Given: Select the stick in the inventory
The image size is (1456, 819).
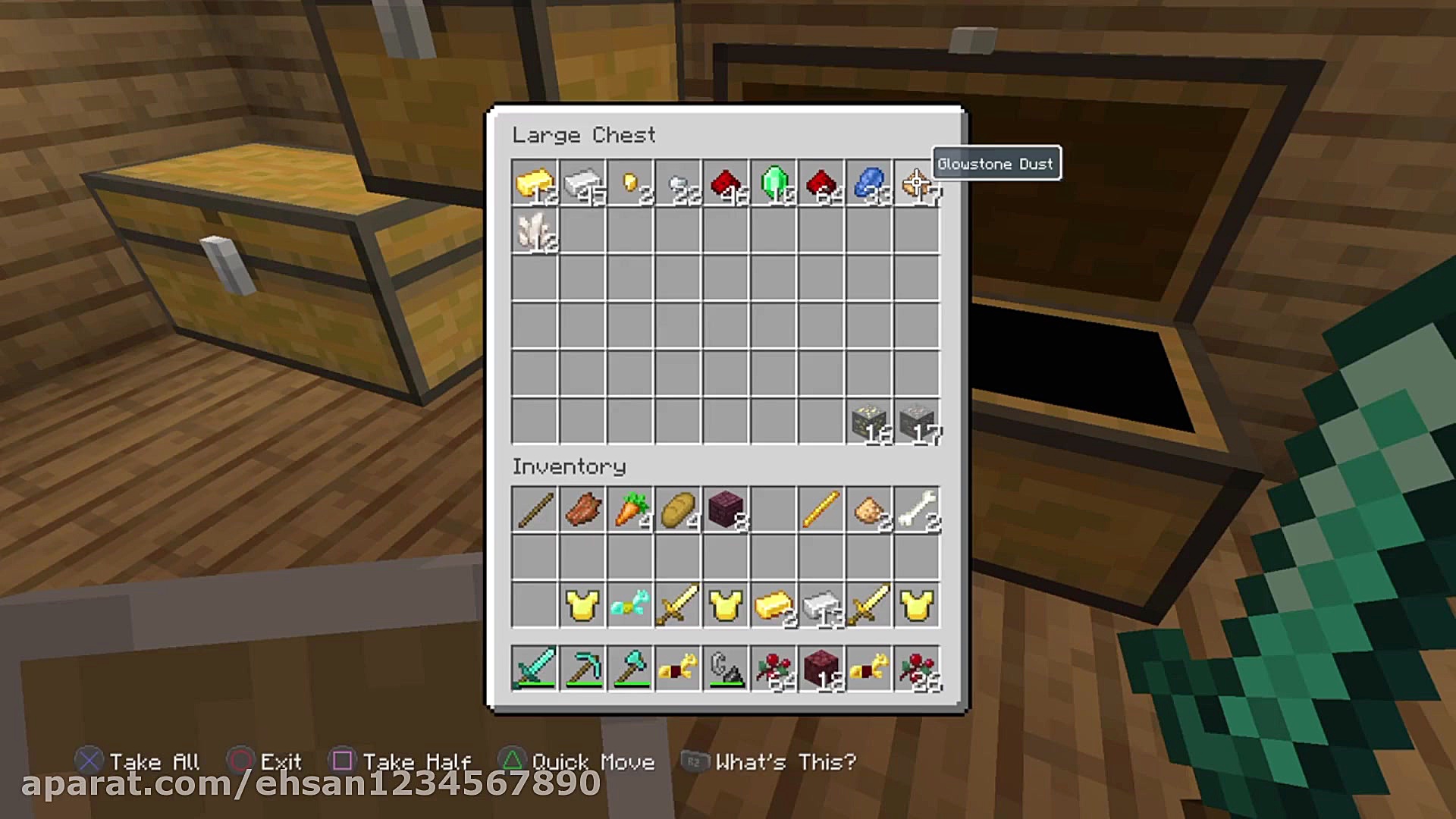Looking at the screenshot, I should coord(535,510).
